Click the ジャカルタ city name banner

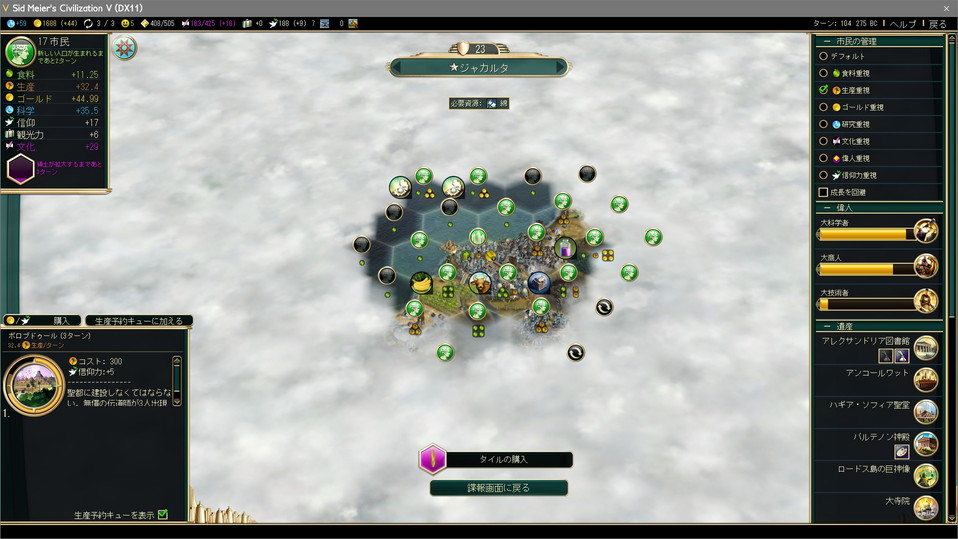pos(478,68)
